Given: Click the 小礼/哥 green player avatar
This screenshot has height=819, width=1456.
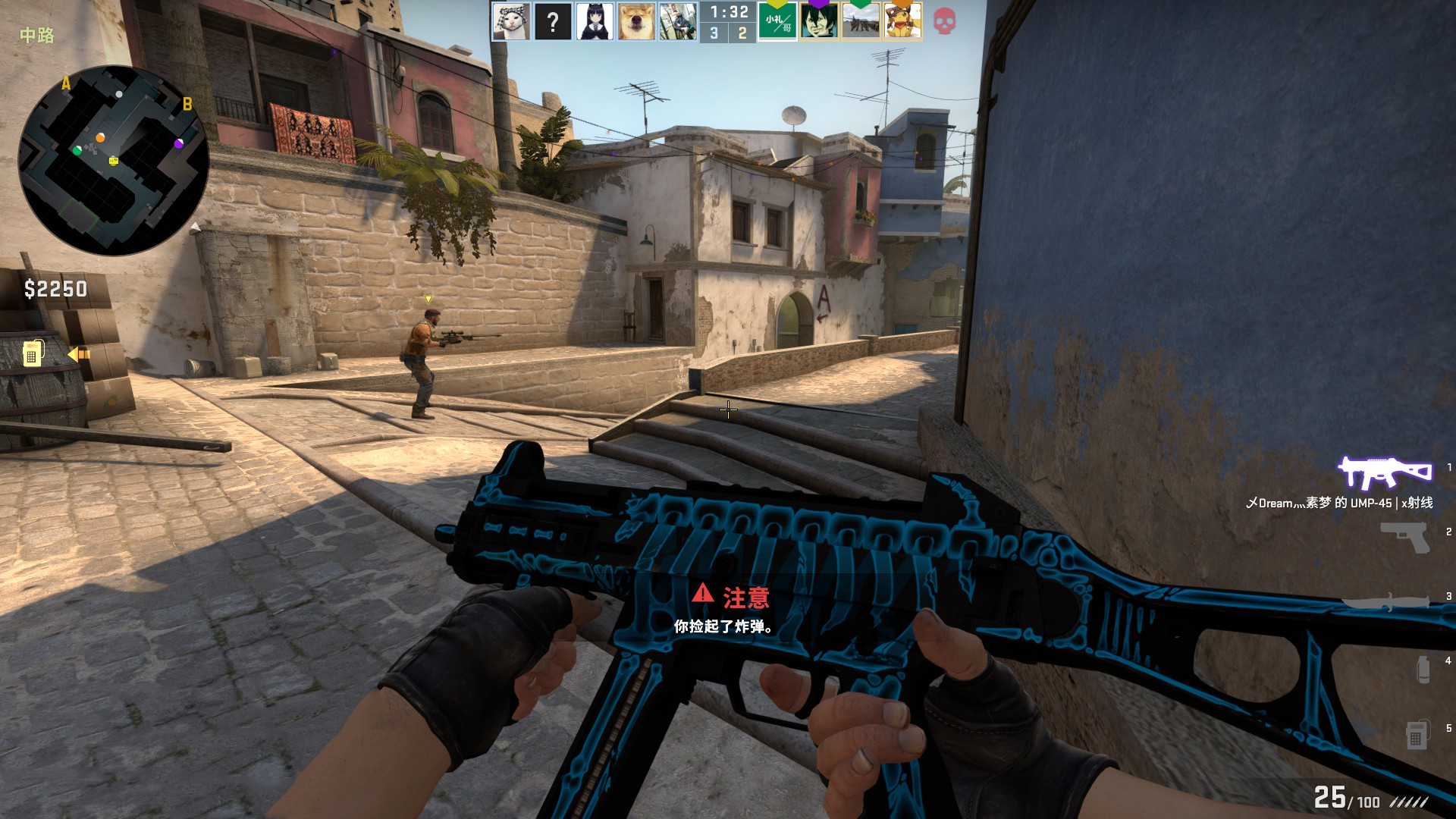Looking at the screenshot, I should pyautogui.click(x=779, y=21).
